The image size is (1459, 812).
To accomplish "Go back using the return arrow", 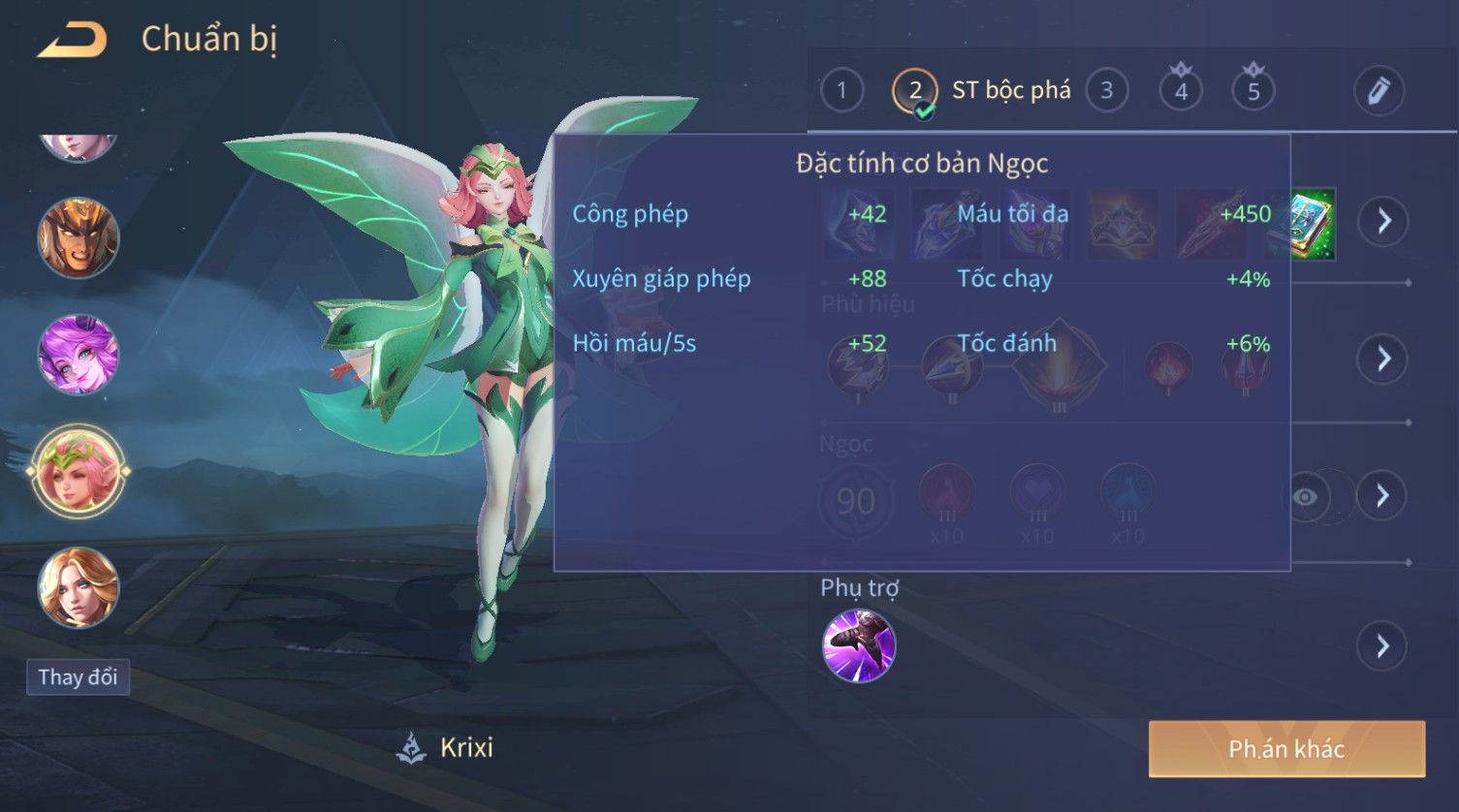I will 72,41.
